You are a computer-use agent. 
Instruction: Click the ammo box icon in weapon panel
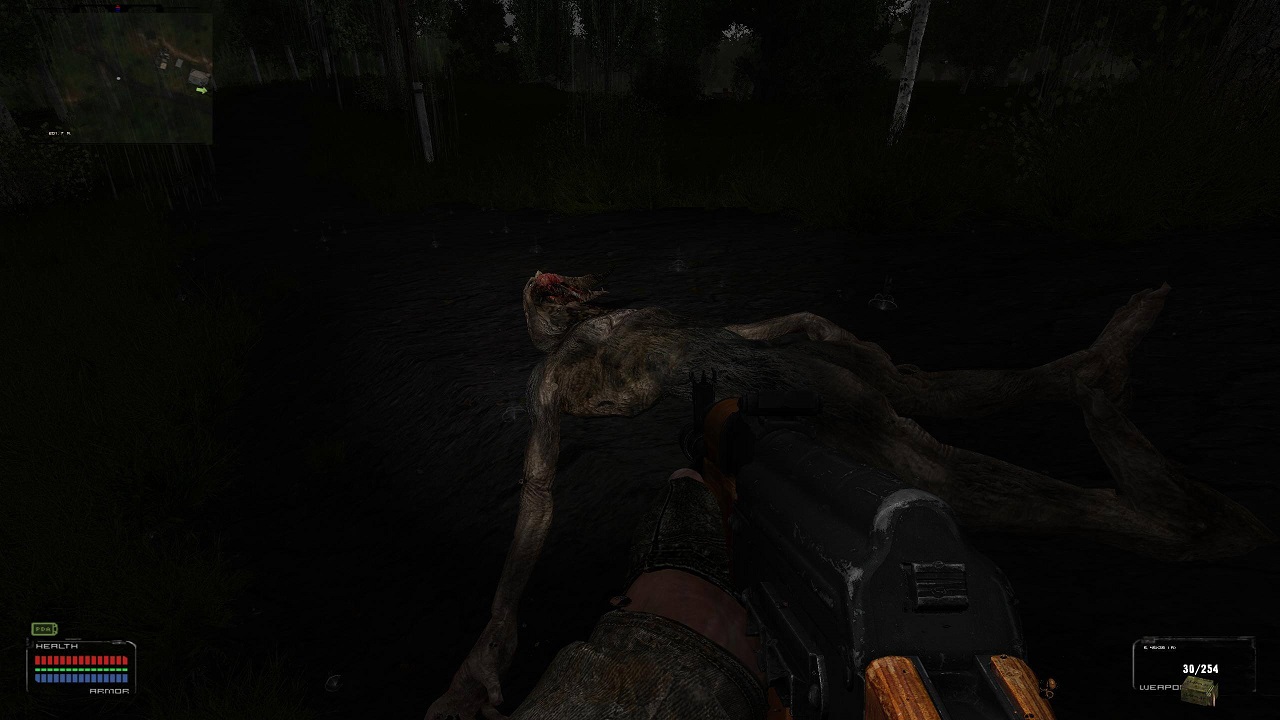coord(1198,688)
